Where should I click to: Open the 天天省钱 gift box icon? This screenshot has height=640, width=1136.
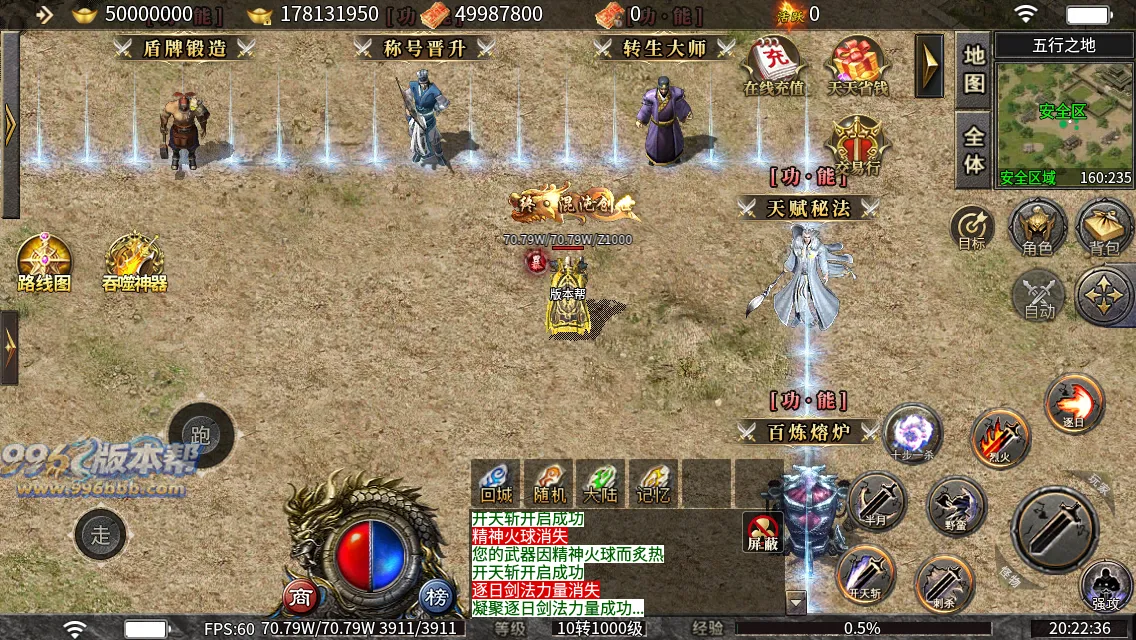[x=857, y=65]
